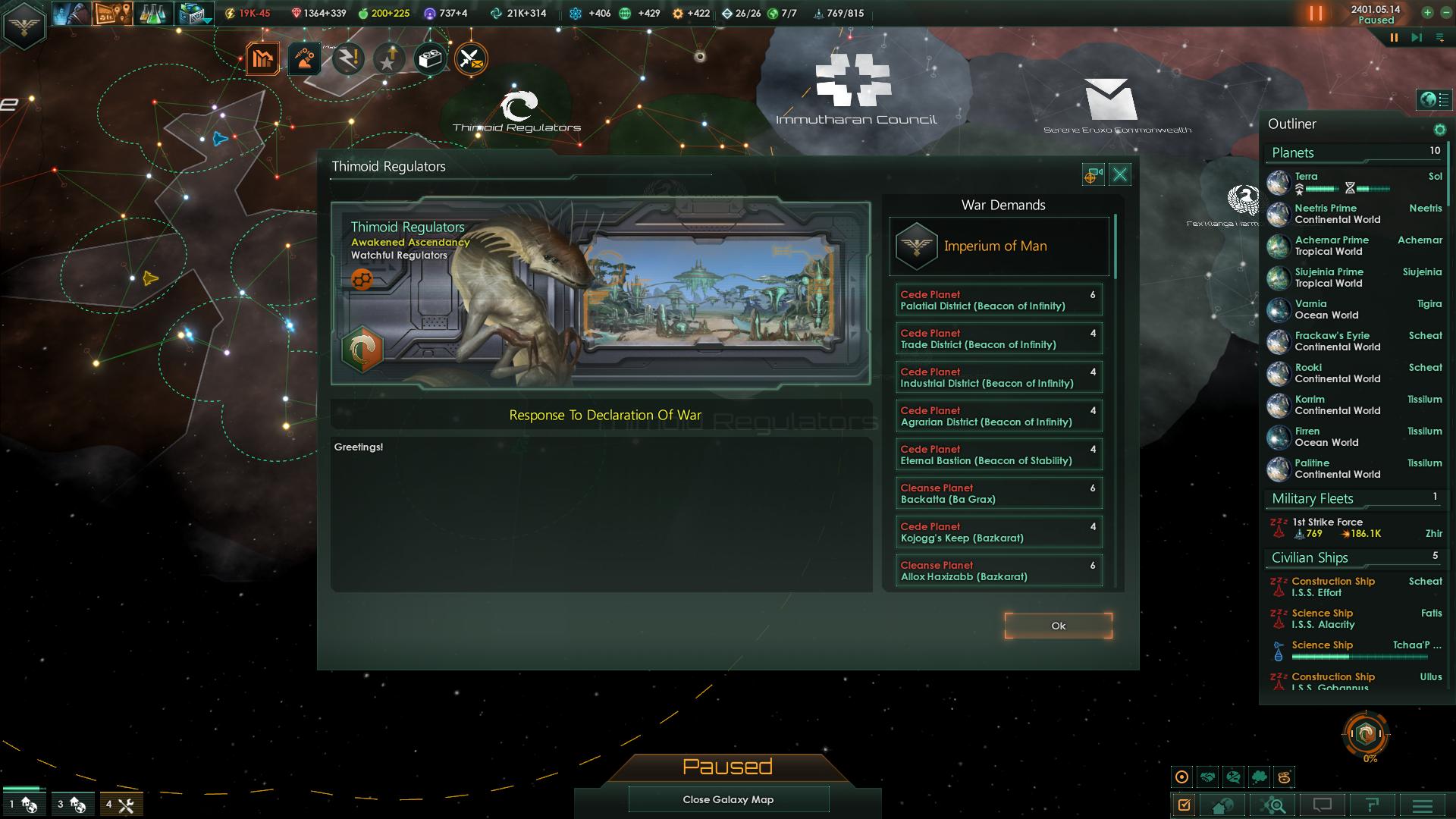1456x819 pixels.
Task: Toggle game pause with the orange pause button
Action: tap(1316, 14)
